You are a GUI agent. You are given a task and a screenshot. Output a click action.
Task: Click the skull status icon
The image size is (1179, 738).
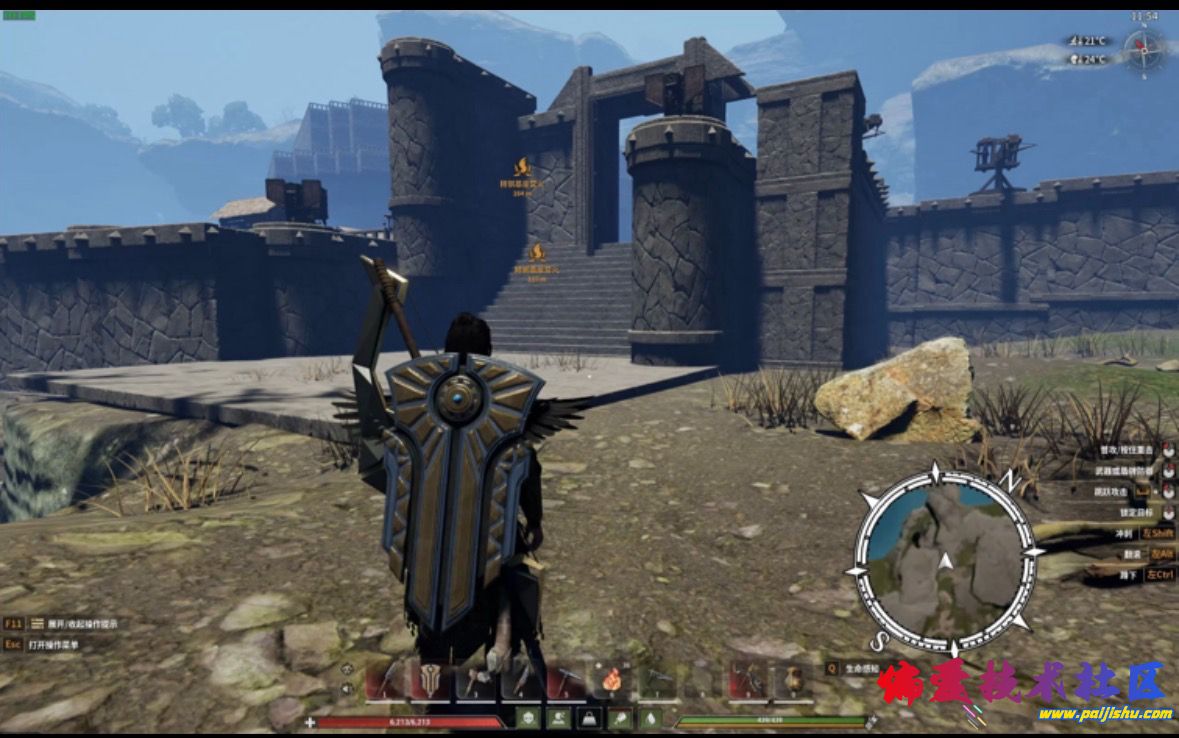(527, 718)
